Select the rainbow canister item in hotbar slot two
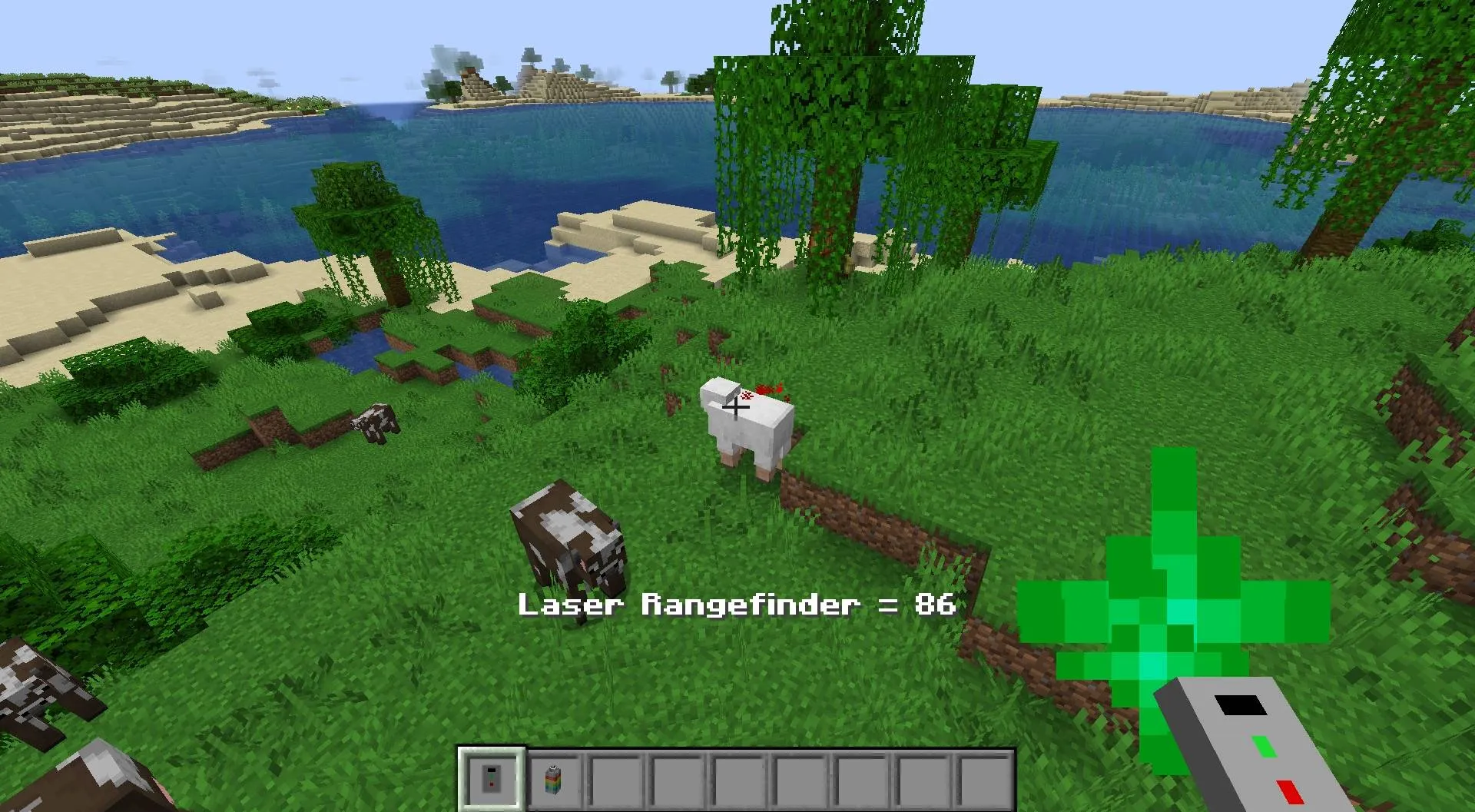Screen dimensions: 1475x812 coord(554,777)
